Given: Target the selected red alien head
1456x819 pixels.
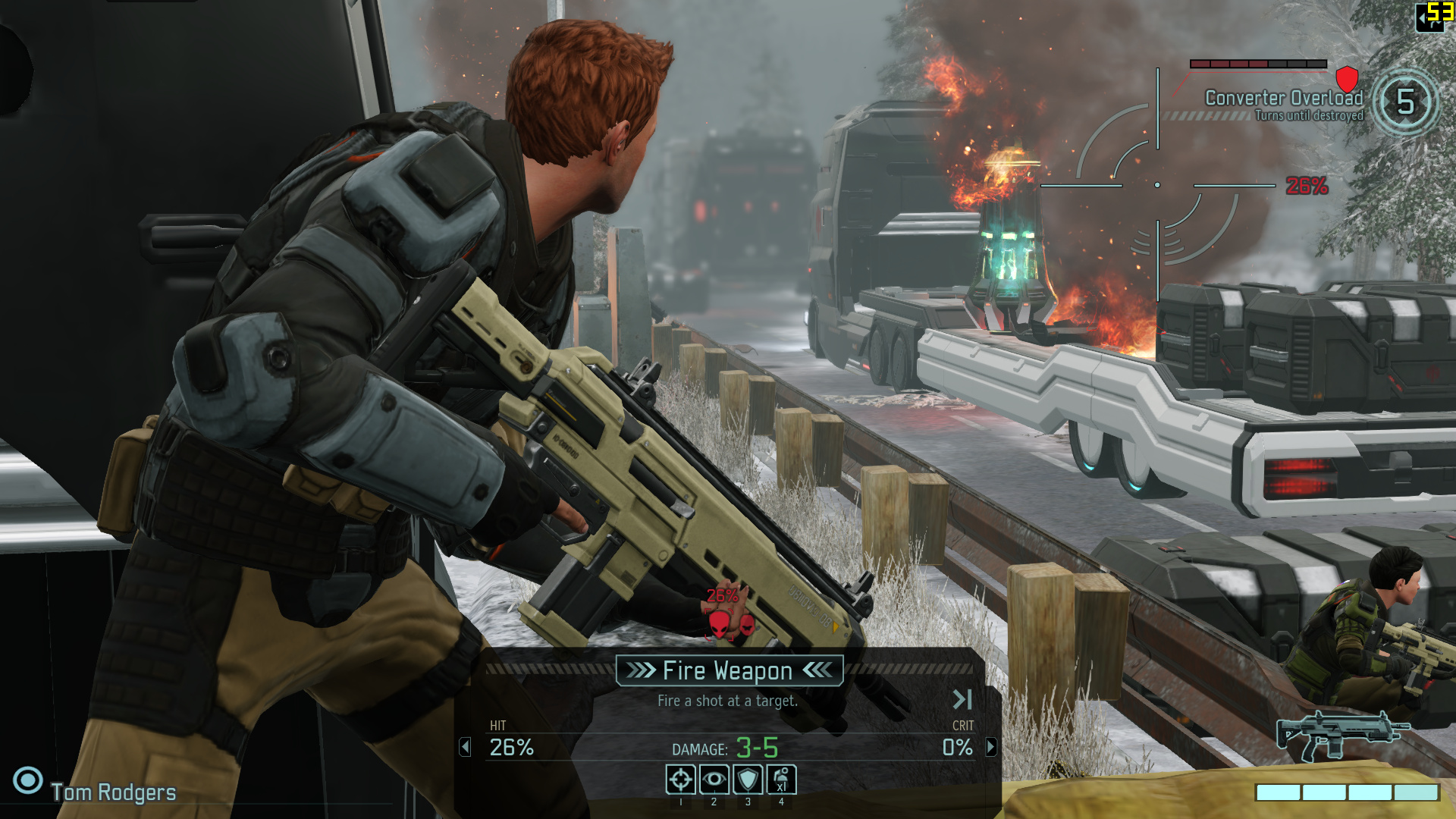Looking at the screenshot, I should [x=719, y=624].
